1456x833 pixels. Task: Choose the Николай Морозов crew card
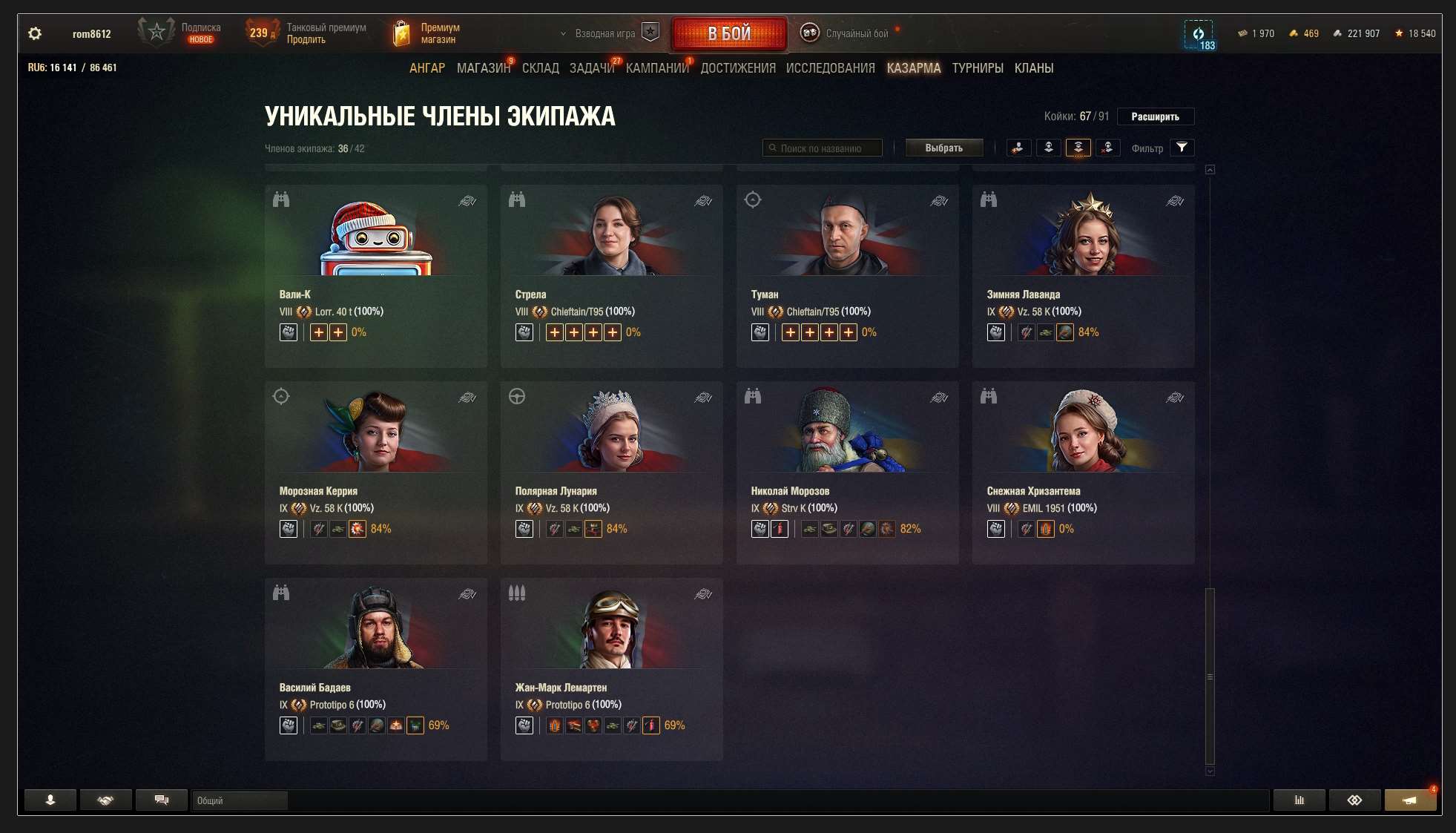point(847,472)
